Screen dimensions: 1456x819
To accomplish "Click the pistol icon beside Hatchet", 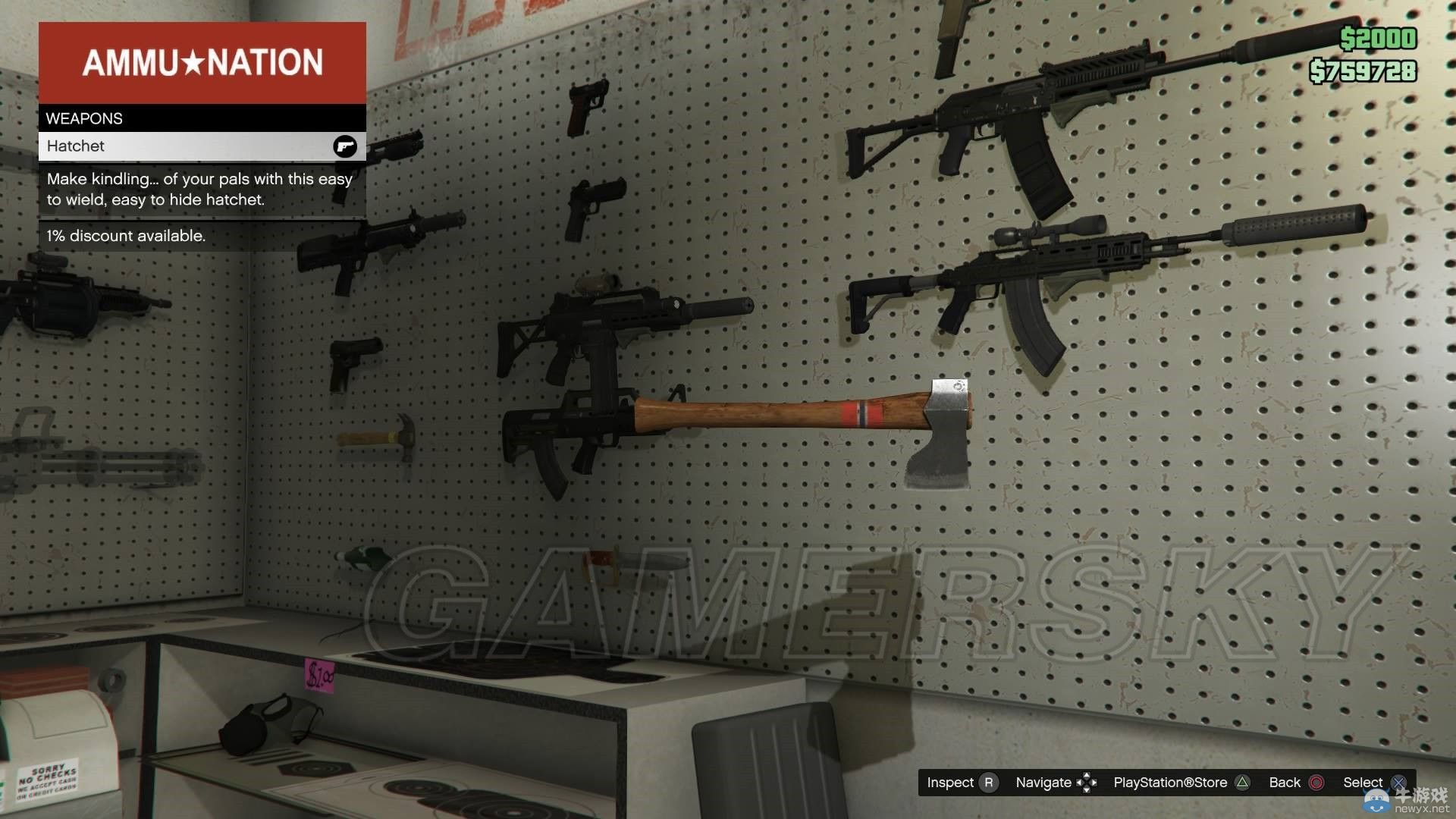I will pos(345,146).
